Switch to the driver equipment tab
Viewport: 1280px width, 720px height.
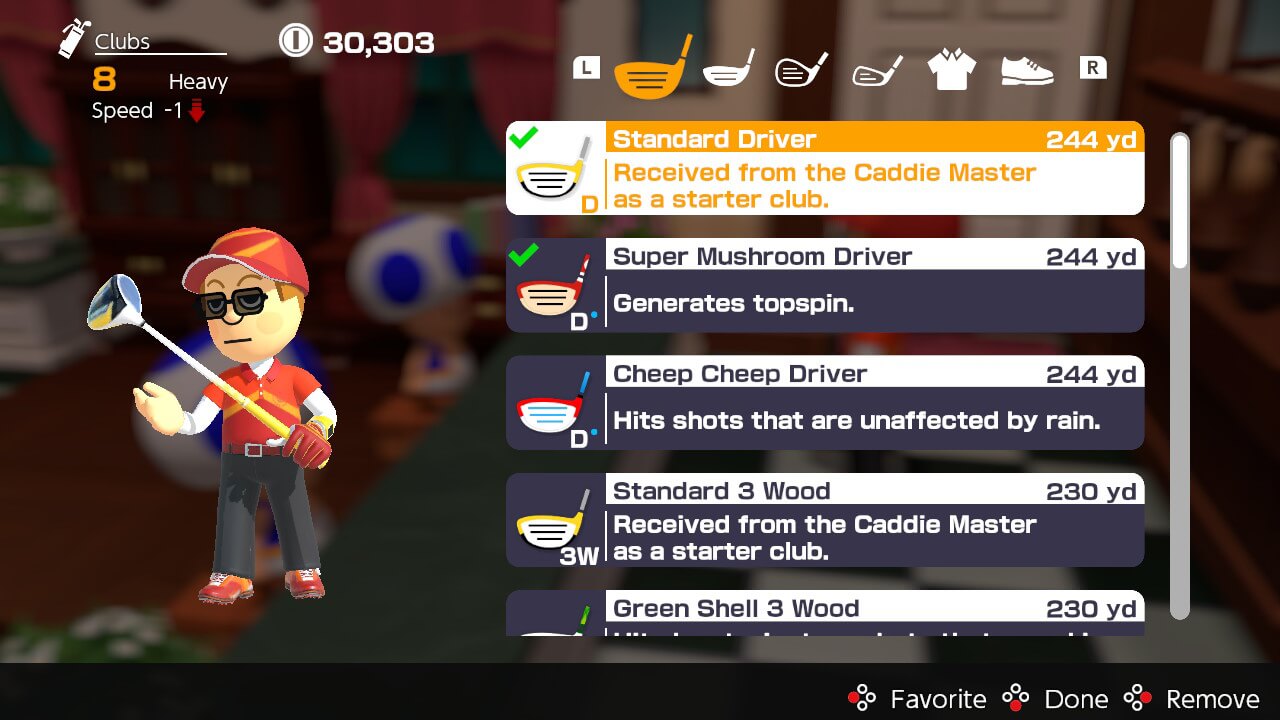[650, 65]
